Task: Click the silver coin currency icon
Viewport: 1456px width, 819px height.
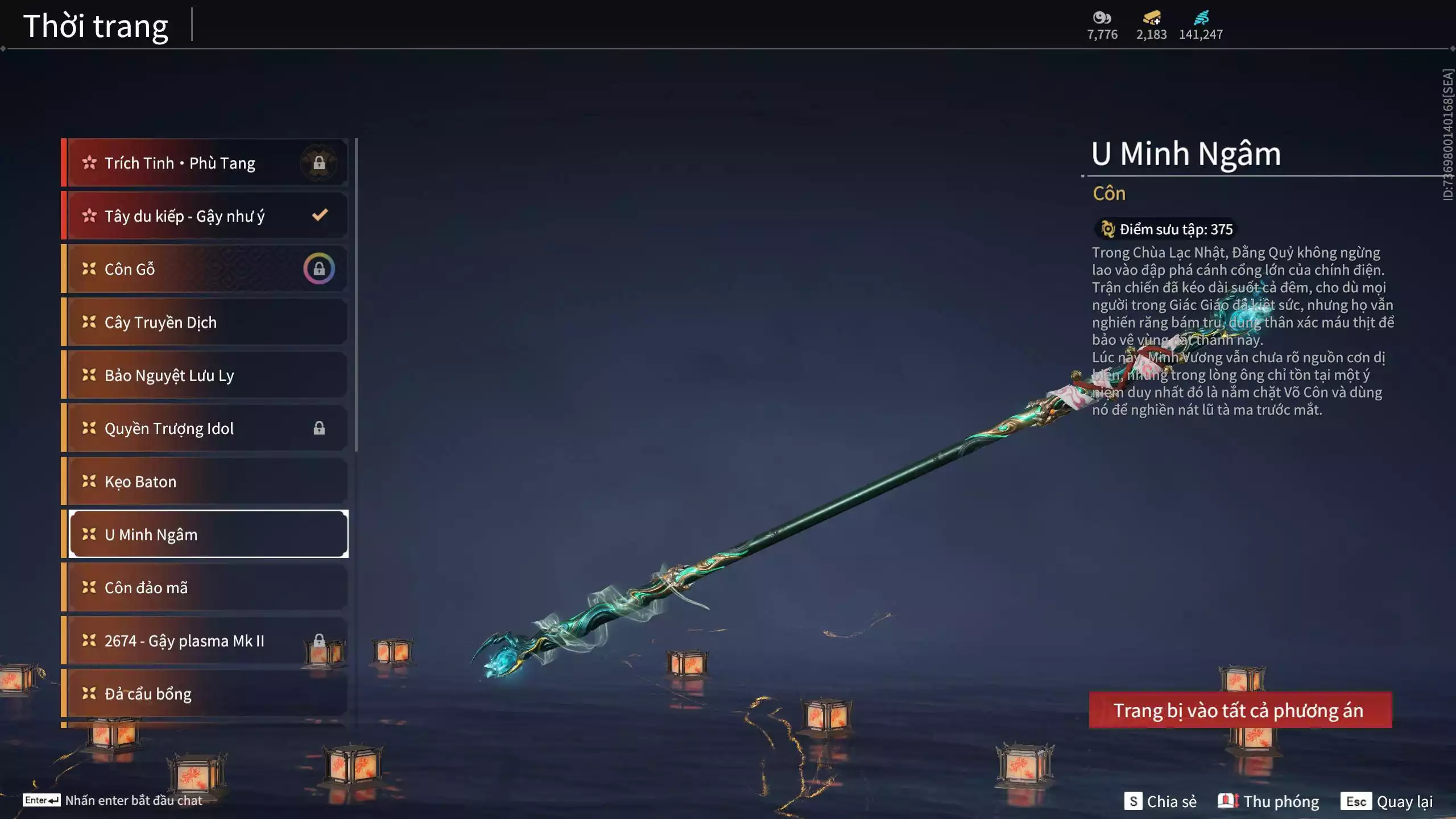Action: click(x=1102, y=18)
